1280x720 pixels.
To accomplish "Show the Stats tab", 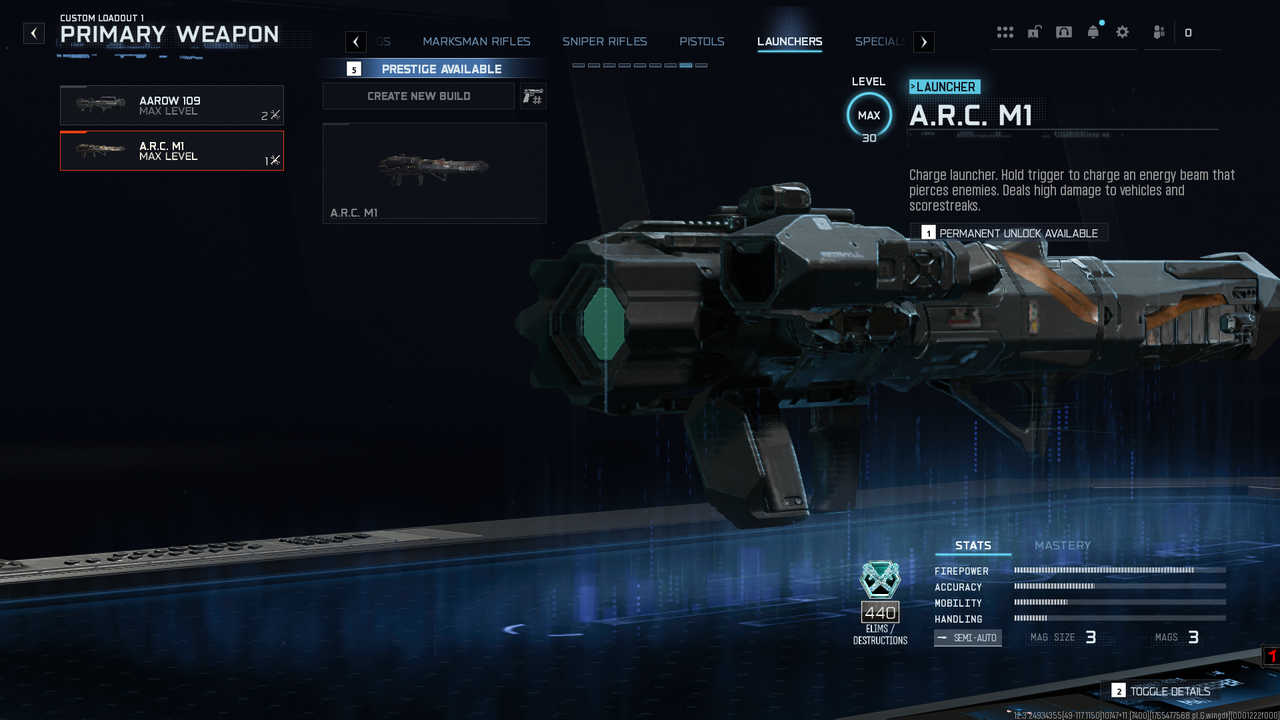I will [x=972, y=545].
